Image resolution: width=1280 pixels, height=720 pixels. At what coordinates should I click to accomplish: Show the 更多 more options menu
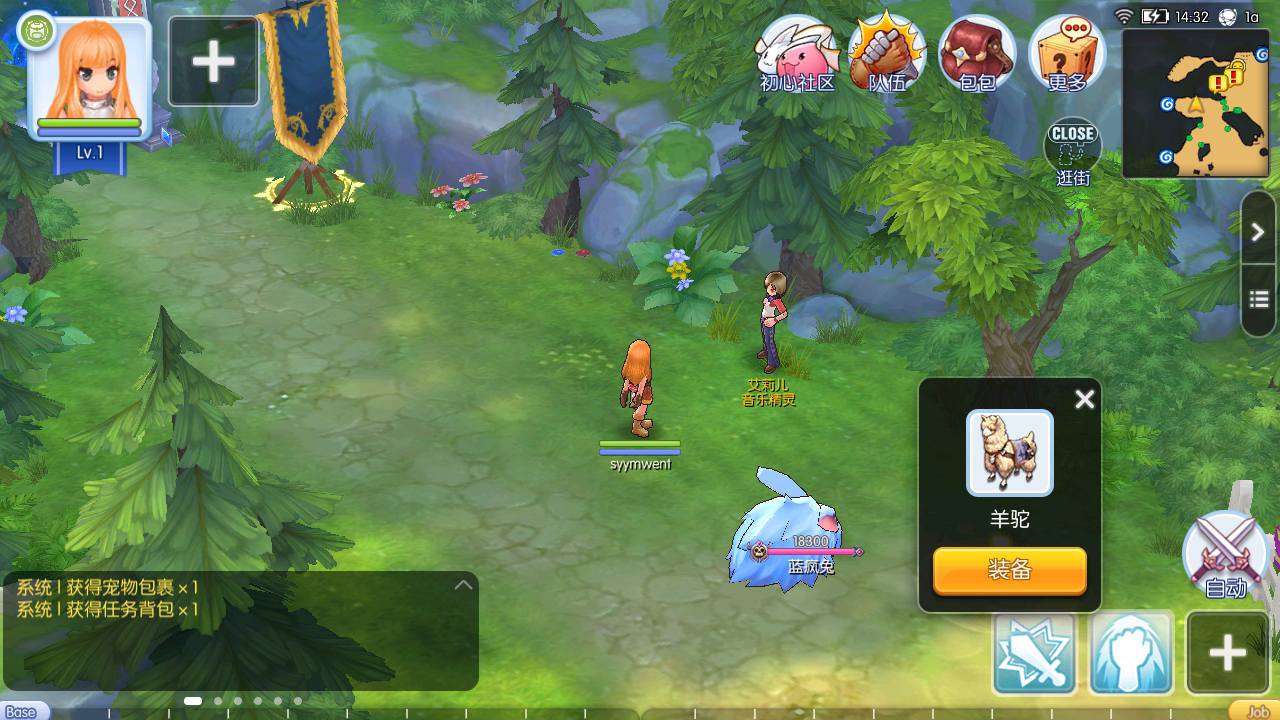(x=1066, y=53)
